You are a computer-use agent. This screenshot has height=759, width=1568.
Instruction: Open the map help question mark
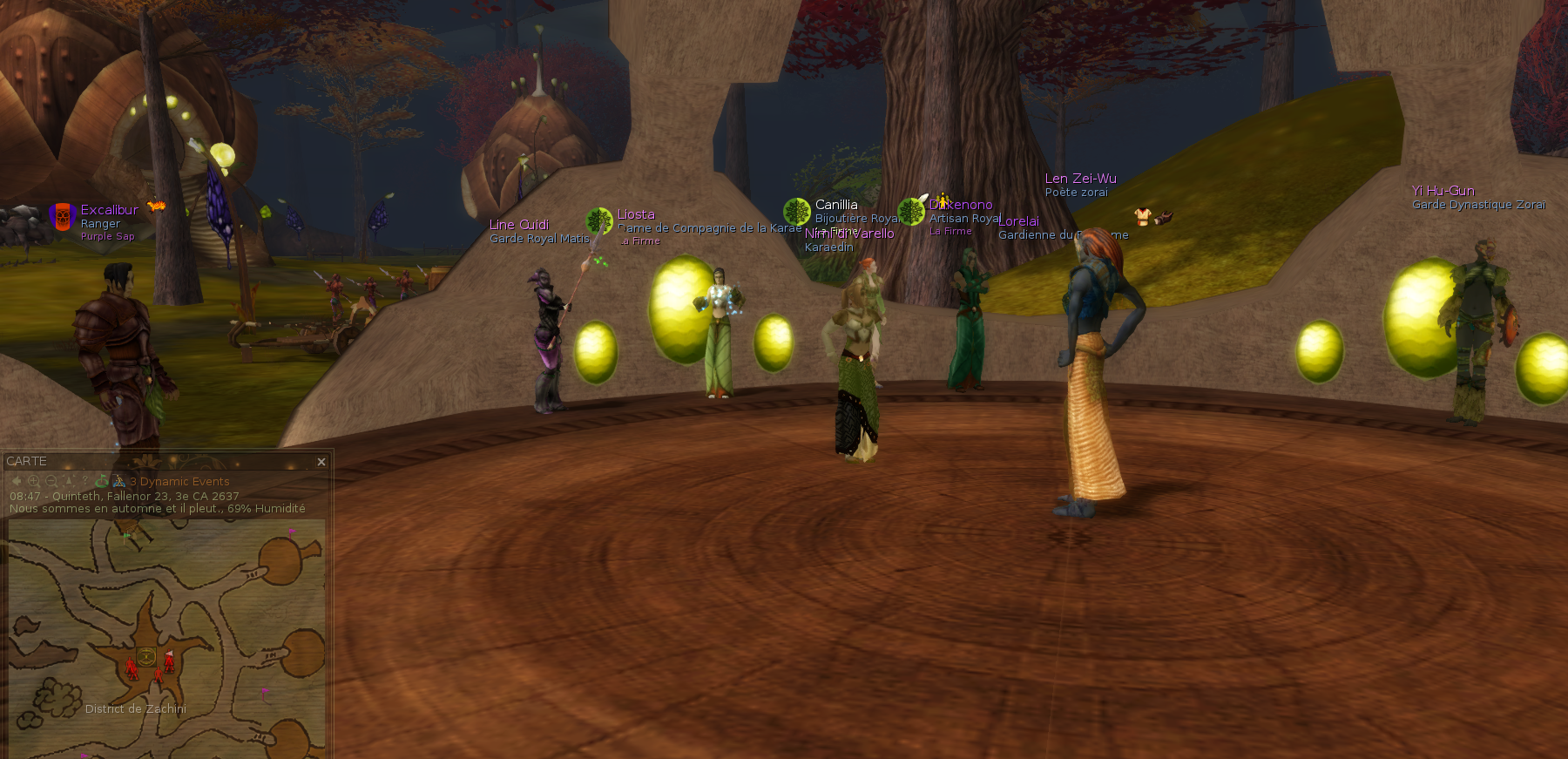tap(85, 481)
